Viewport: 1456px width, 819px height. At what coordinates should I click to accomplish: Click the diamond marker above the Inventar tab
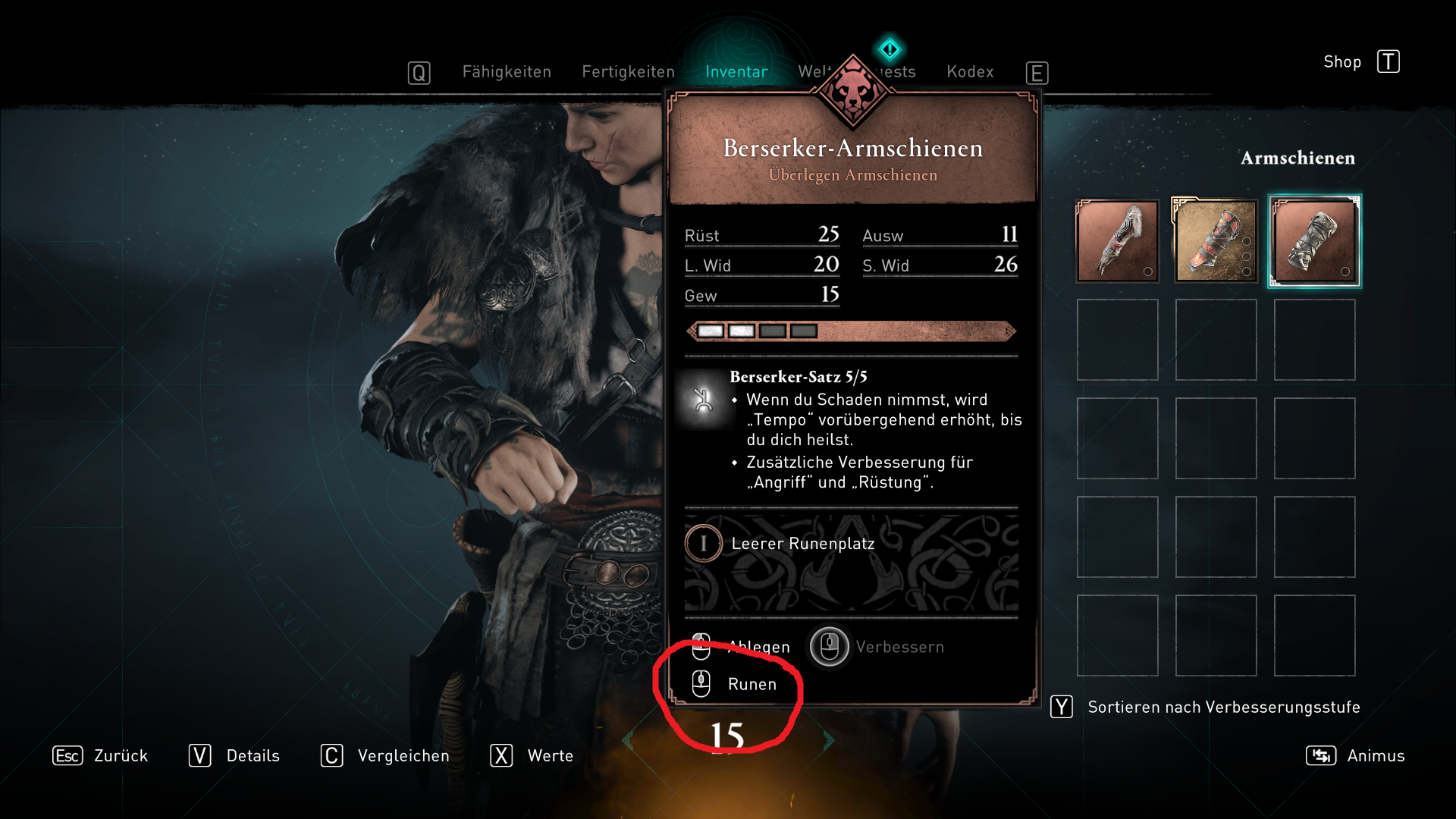pos(890,49)
